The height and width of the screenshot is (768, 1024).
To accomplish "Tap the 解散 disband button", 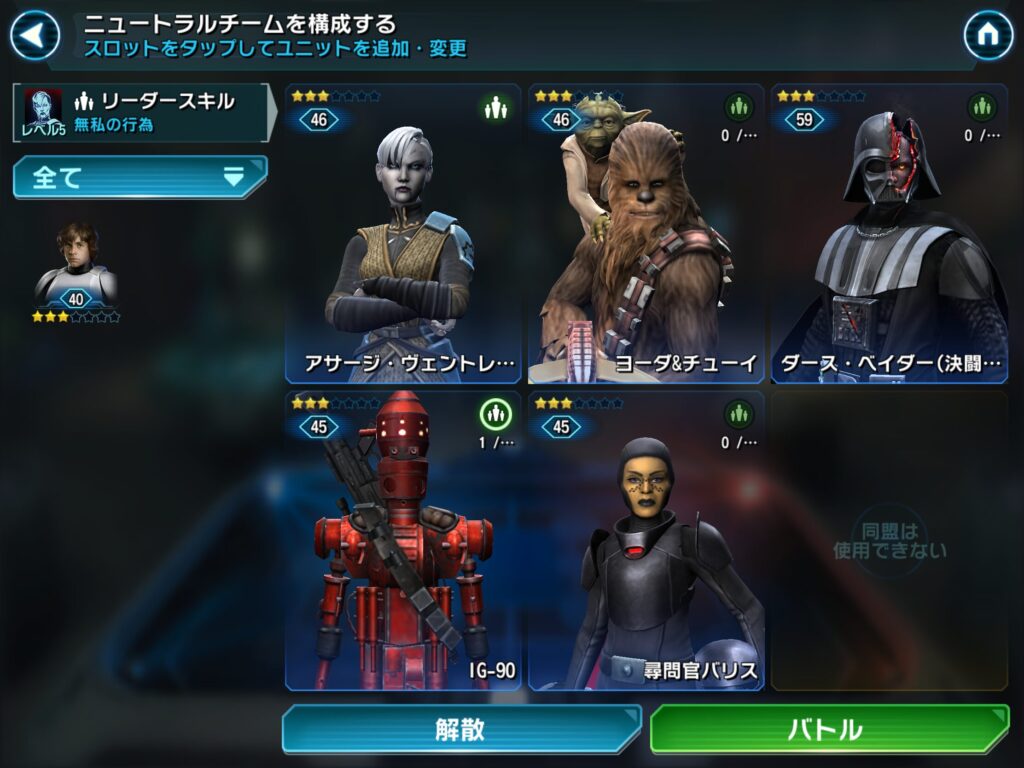I will pyautogui.click(x=461, y=729).
